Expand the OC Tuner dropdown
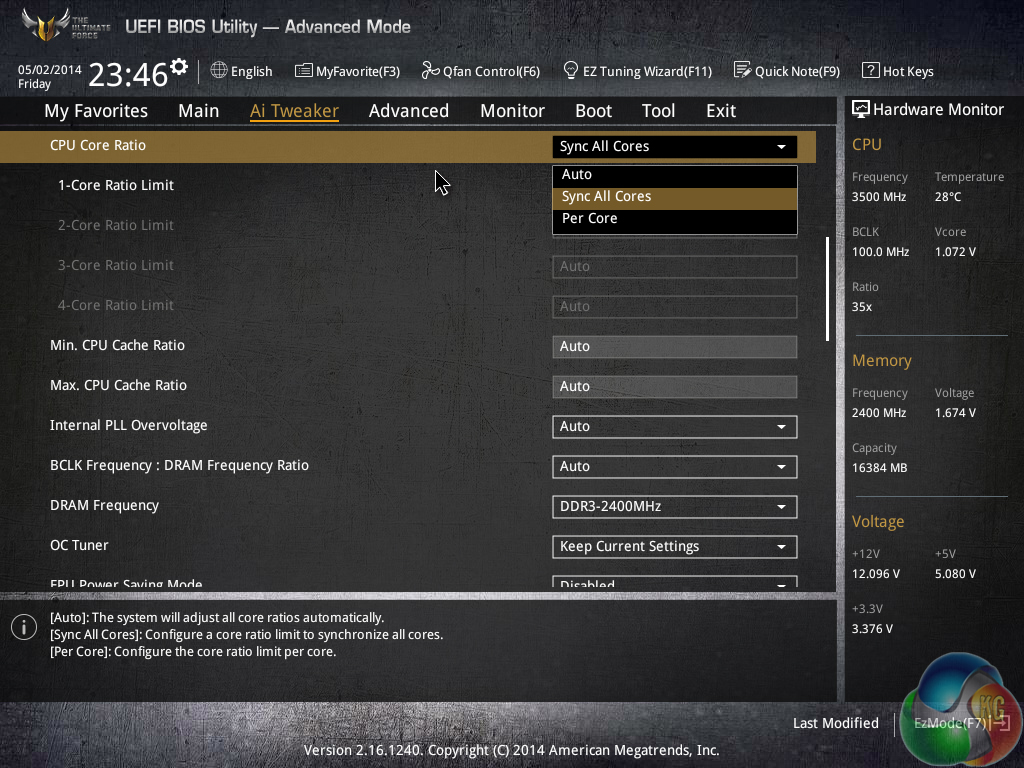The image size is (1024, 768). pyautogui.click(x=674, y=547)
